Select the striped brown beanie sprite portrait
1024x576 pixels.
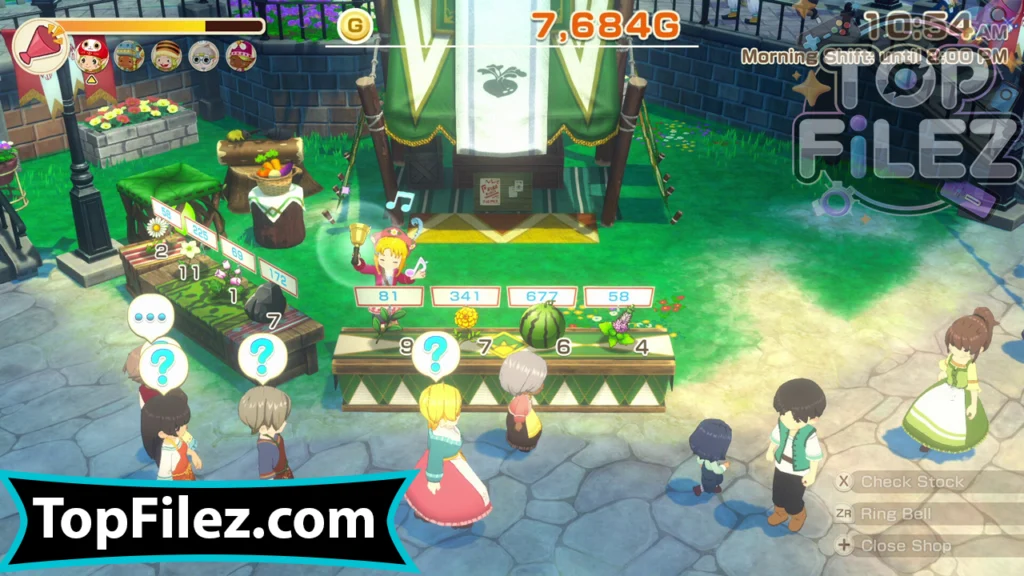[x=166, y=55]
